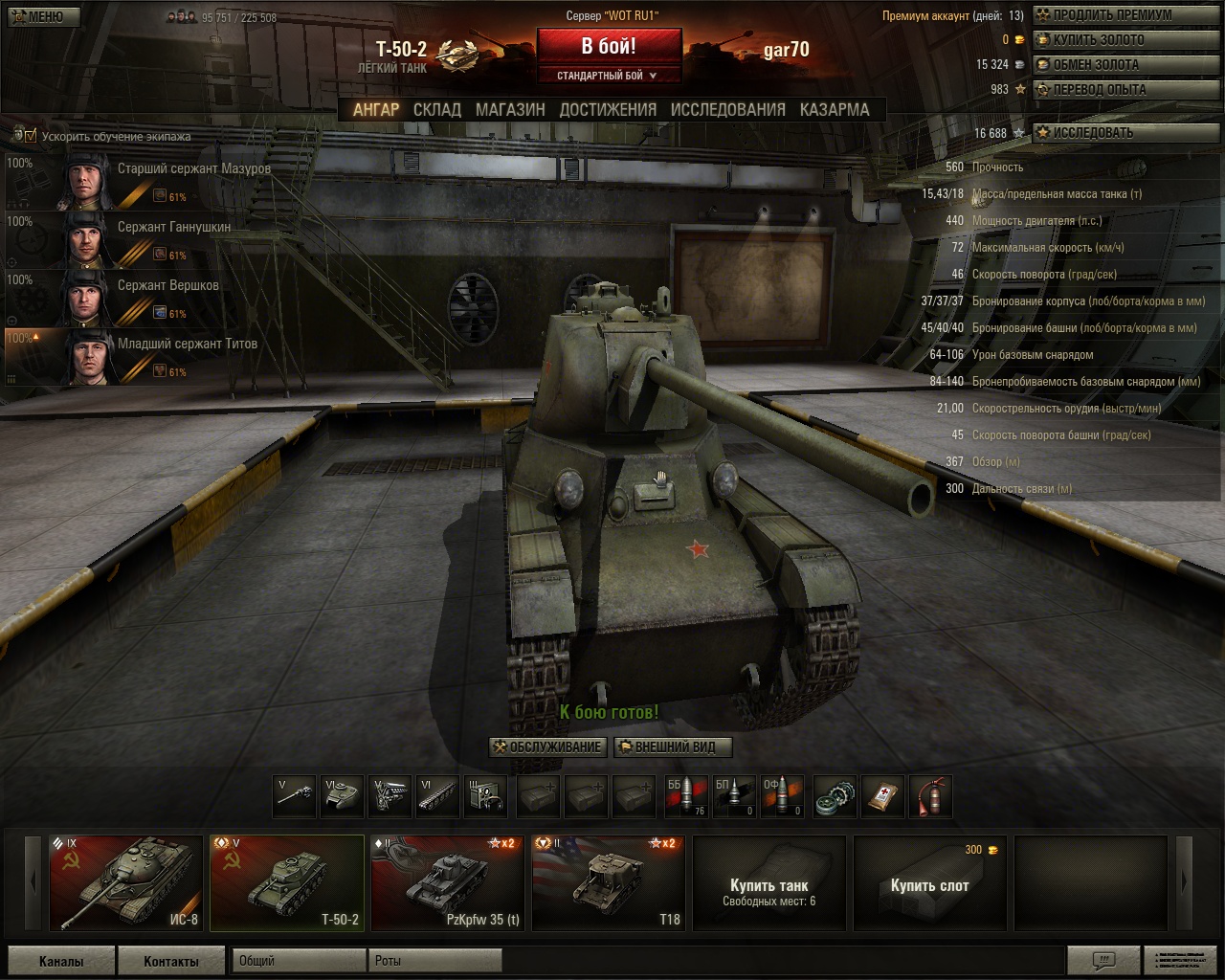
Task: Select the fire extinguisher consumable slot
Action: pyautogui.click(x=931, y=796)
